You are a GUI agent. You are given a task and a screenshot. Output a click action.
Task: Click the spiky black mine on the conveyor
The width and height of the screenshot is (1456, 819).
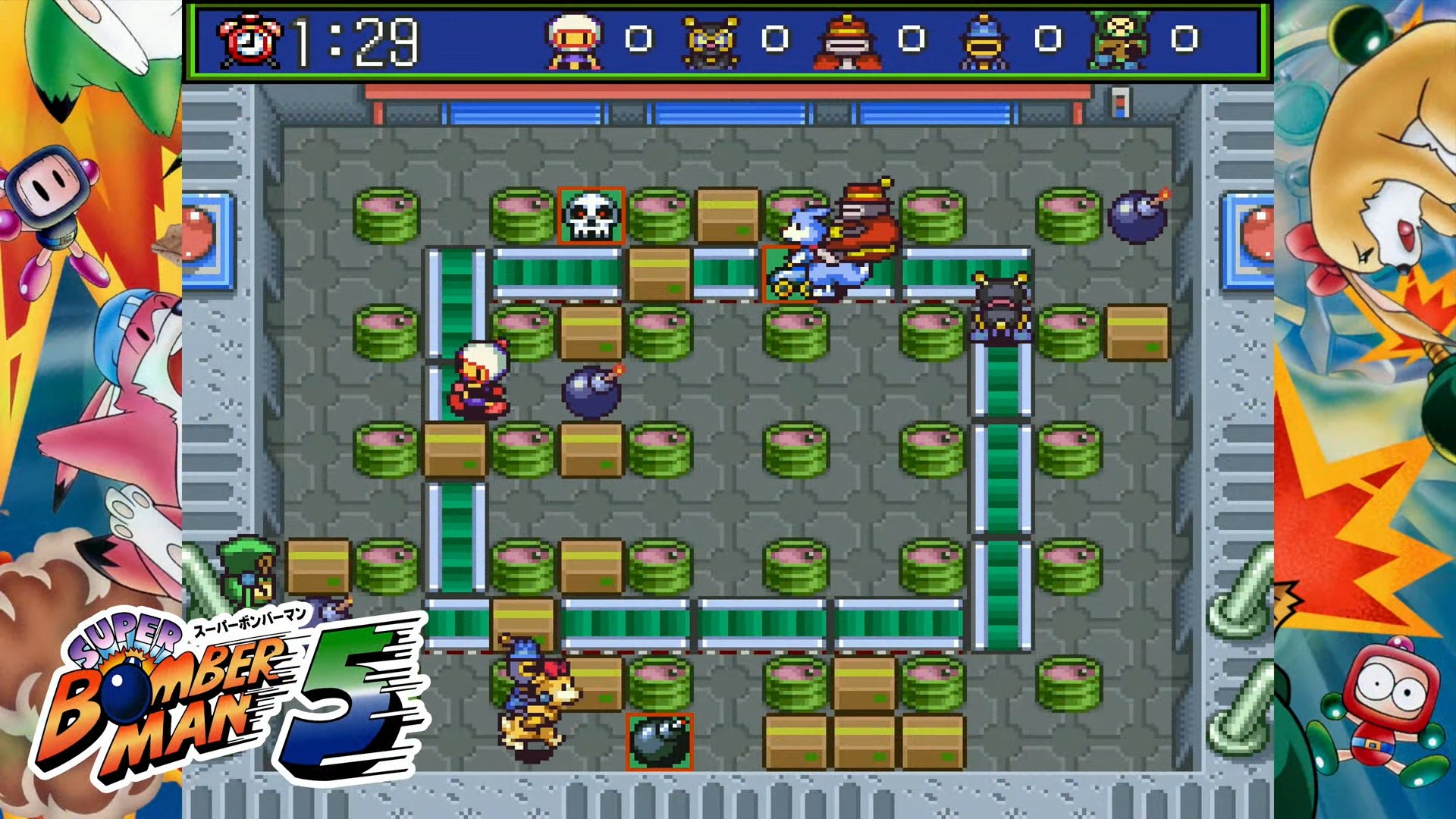click(x=1001, y=303)
